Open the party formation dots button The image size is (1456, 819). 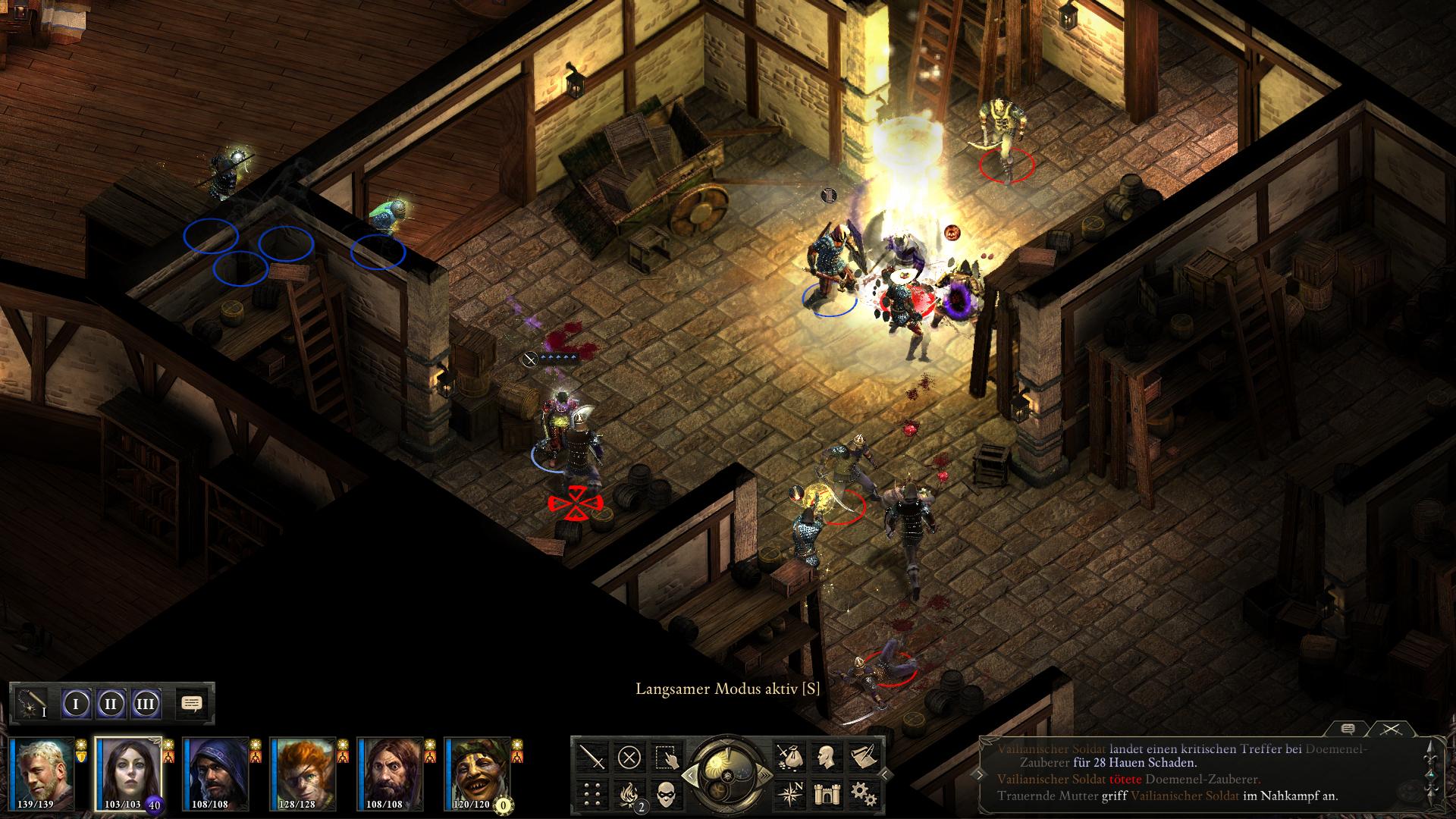coord(592,793)
